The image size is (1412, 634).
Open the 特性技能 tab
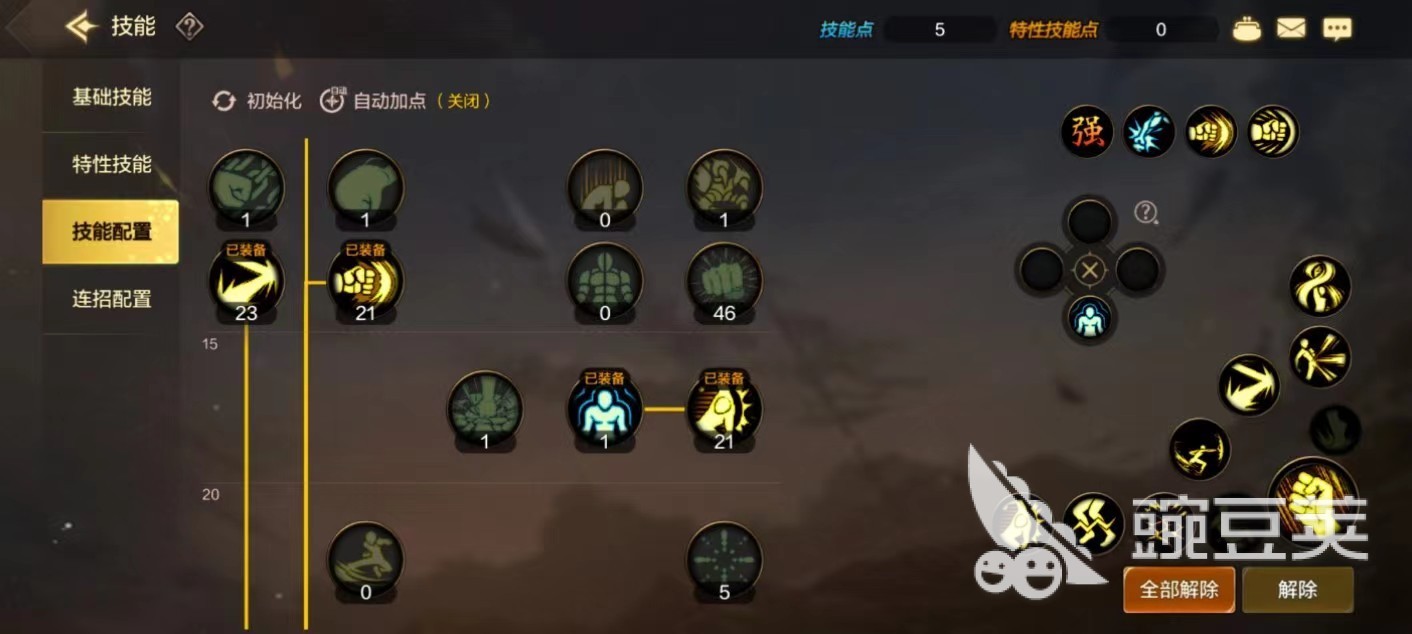point(111,165)
